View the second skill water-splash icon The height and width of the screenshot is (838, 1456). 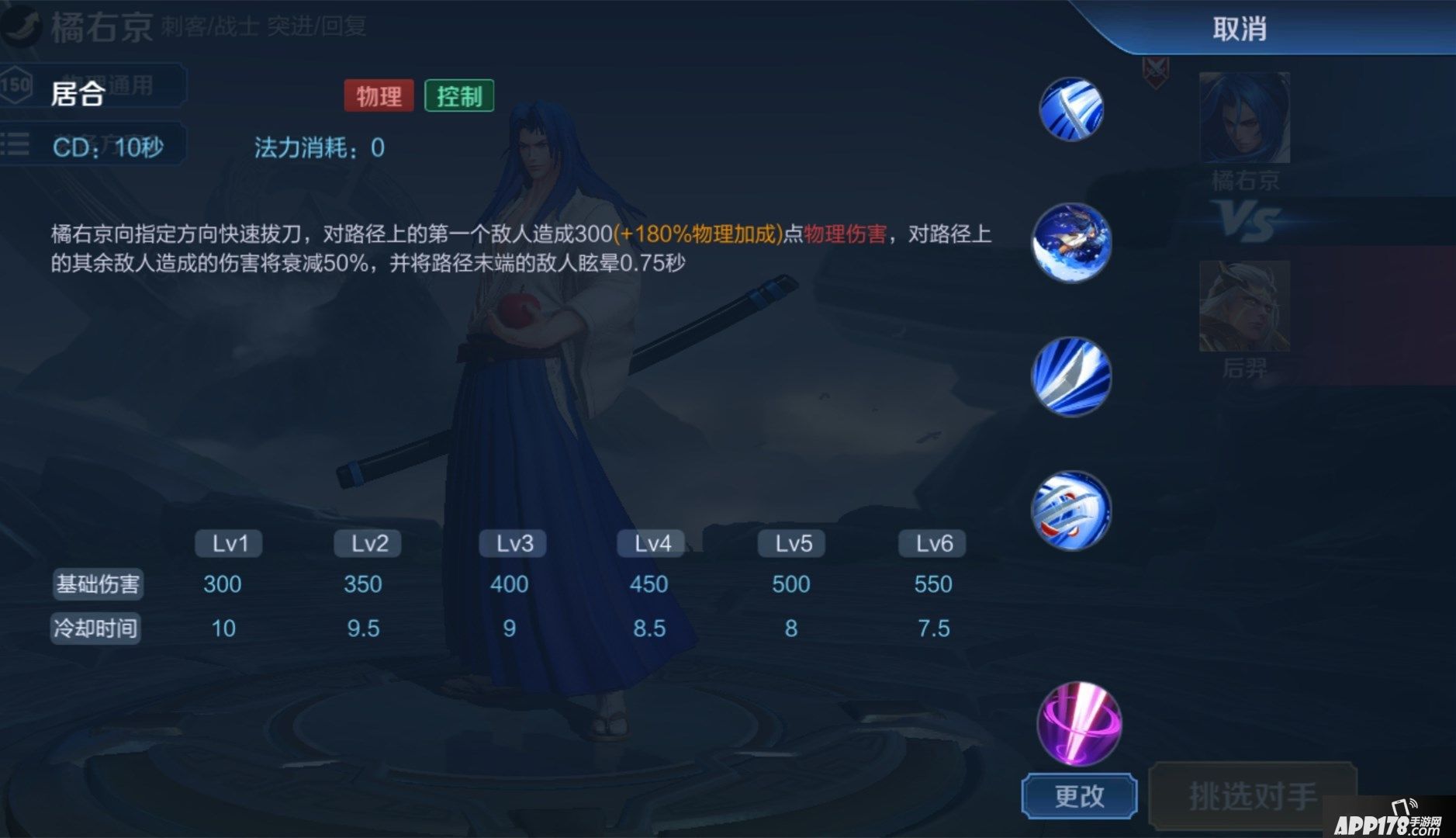(x=1070, y=243)
